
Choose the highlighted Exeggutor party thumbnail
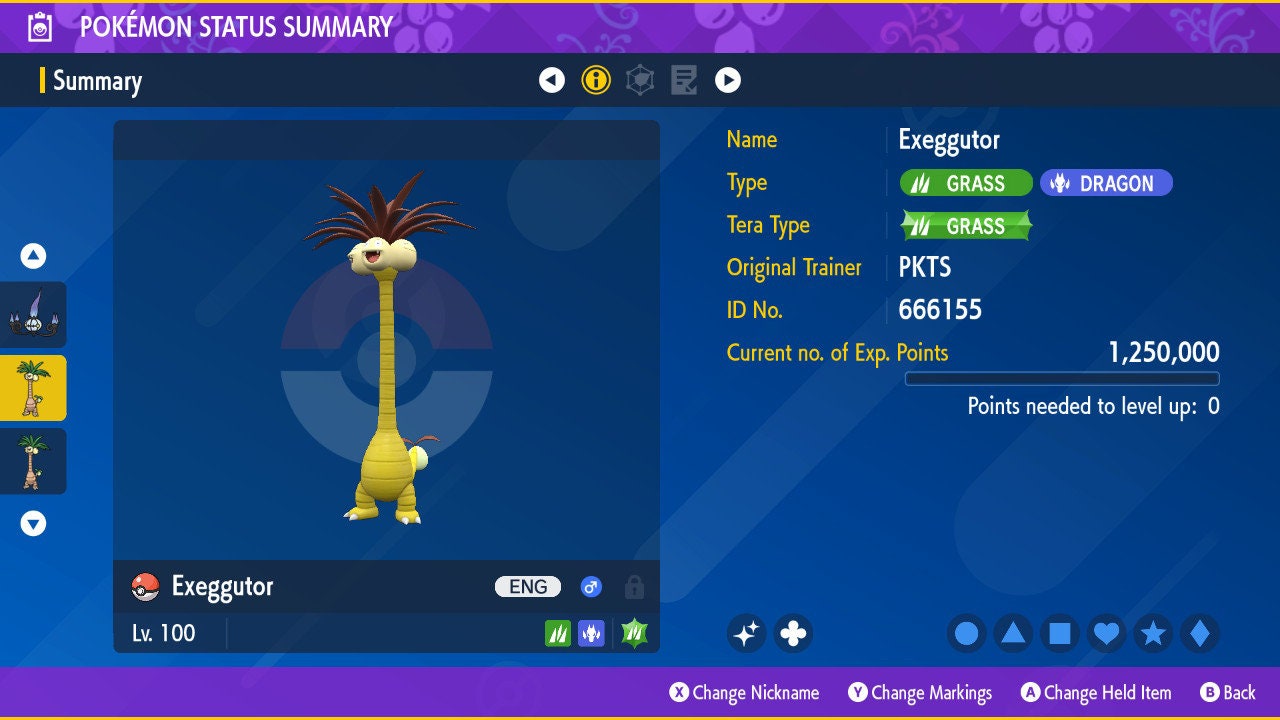coord(33,388)
